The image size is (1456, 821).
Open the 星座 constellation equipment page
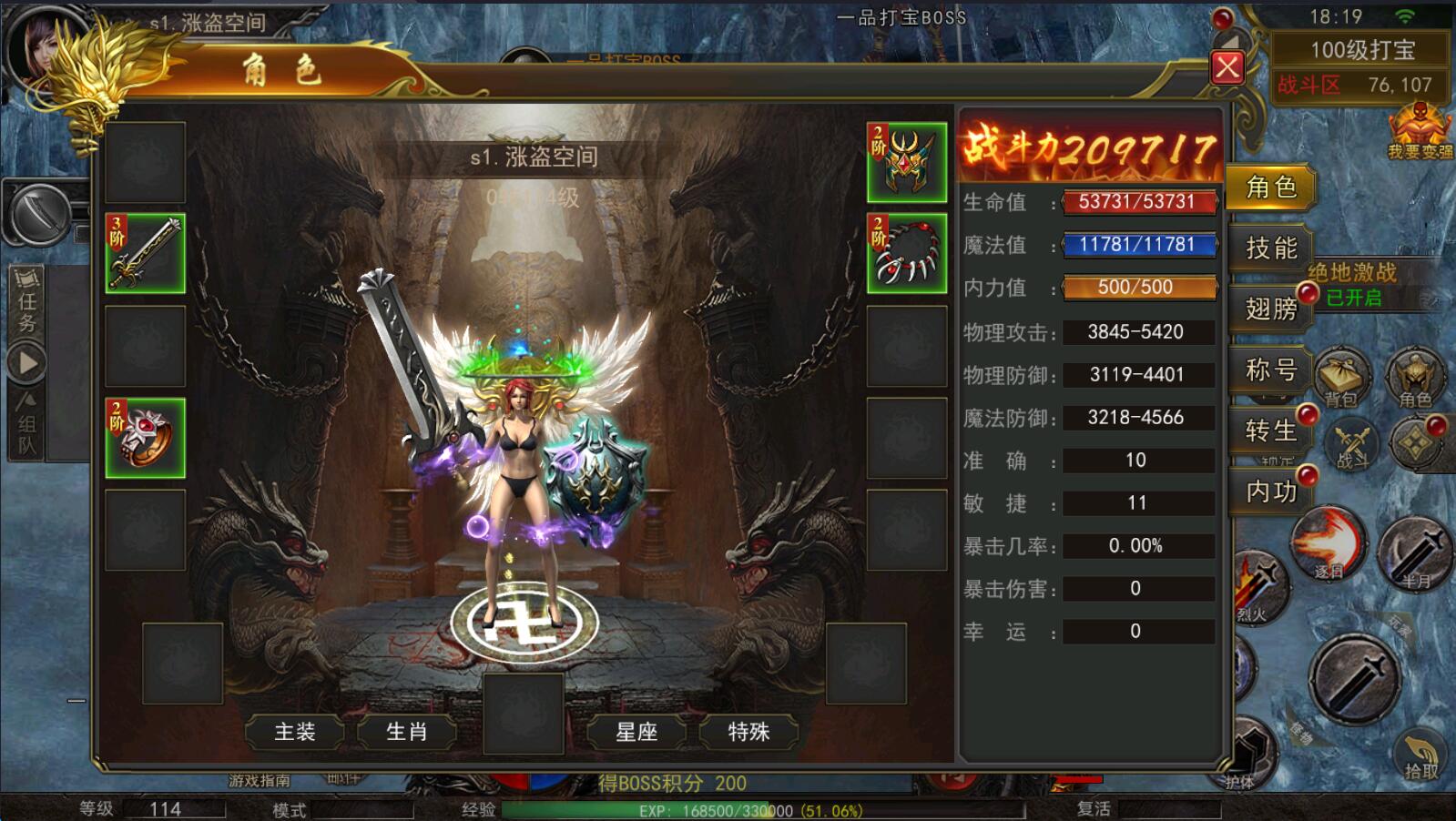[x=636, y=732]
